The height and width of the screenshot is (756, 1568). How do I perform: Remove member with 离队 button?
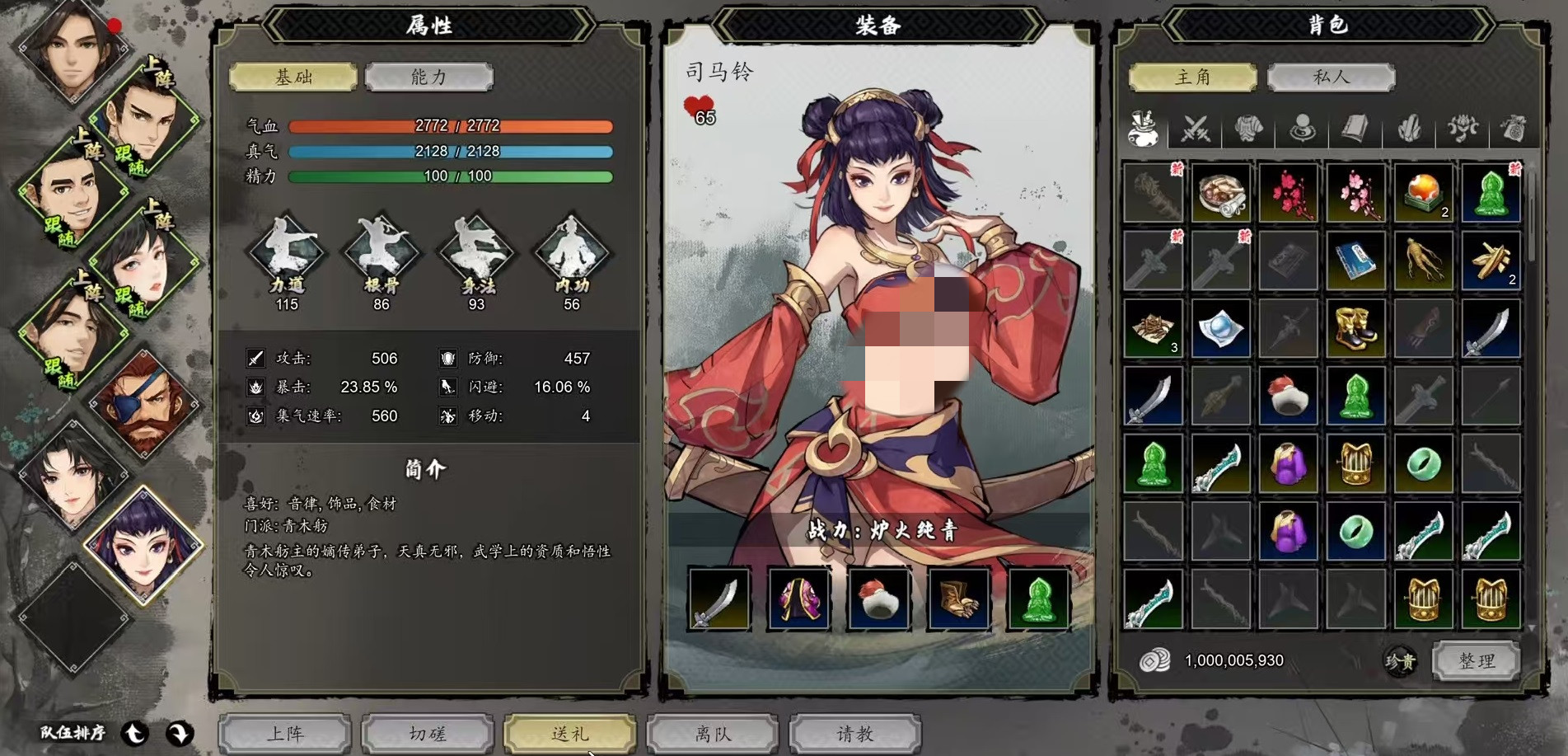point(713,733)
